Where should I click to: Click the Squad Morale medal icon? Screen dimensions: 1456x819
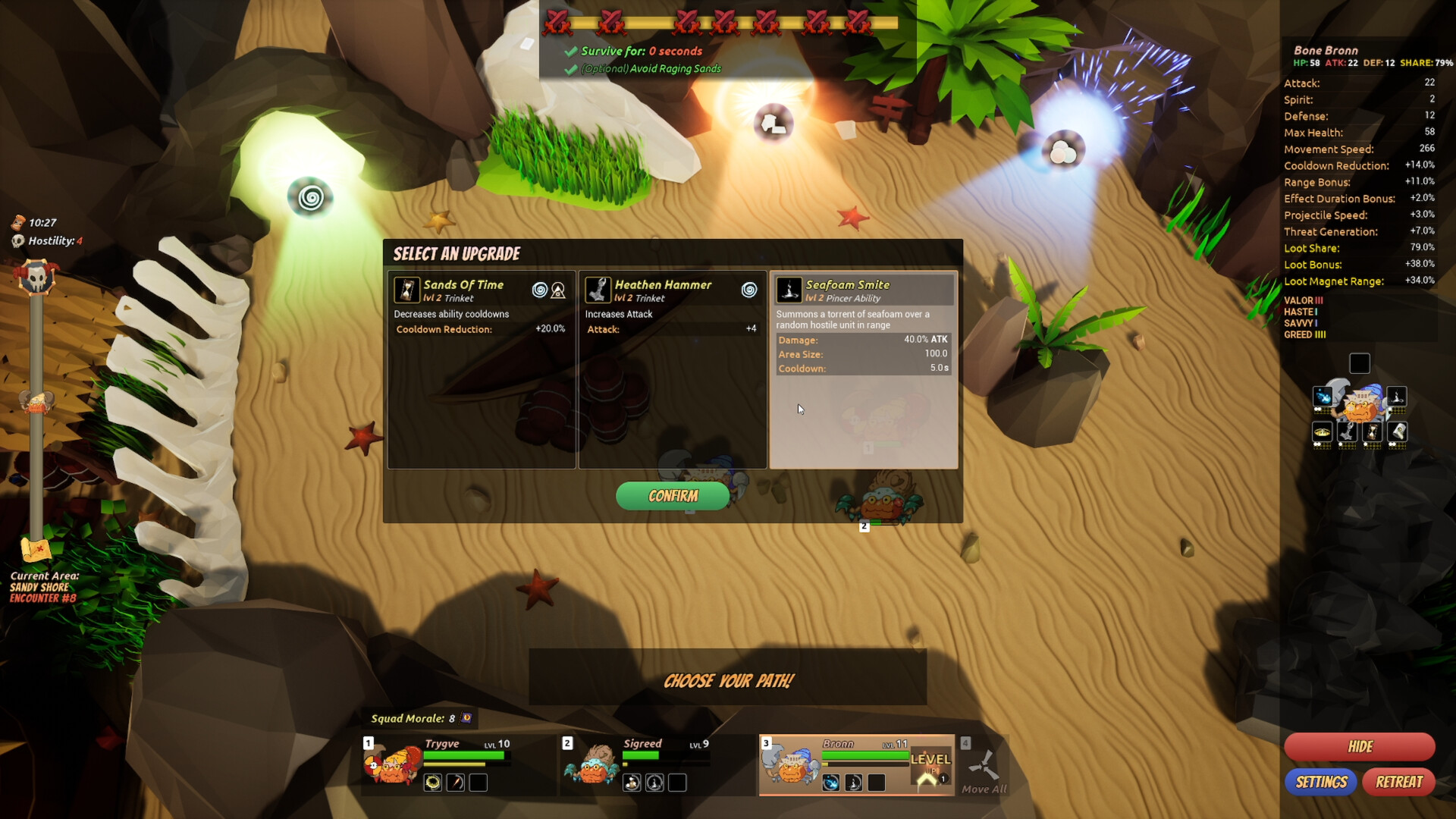coord(465,717)
